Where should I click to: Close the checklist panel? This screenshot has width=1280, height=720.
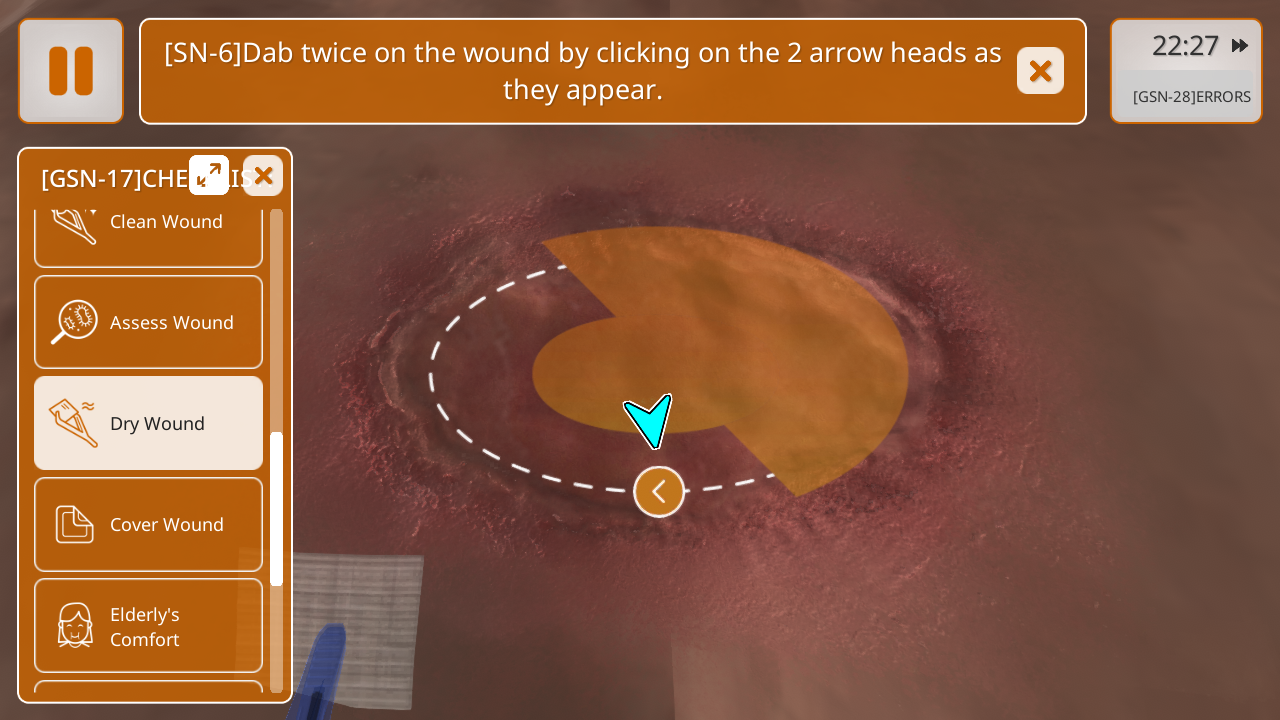263,176
